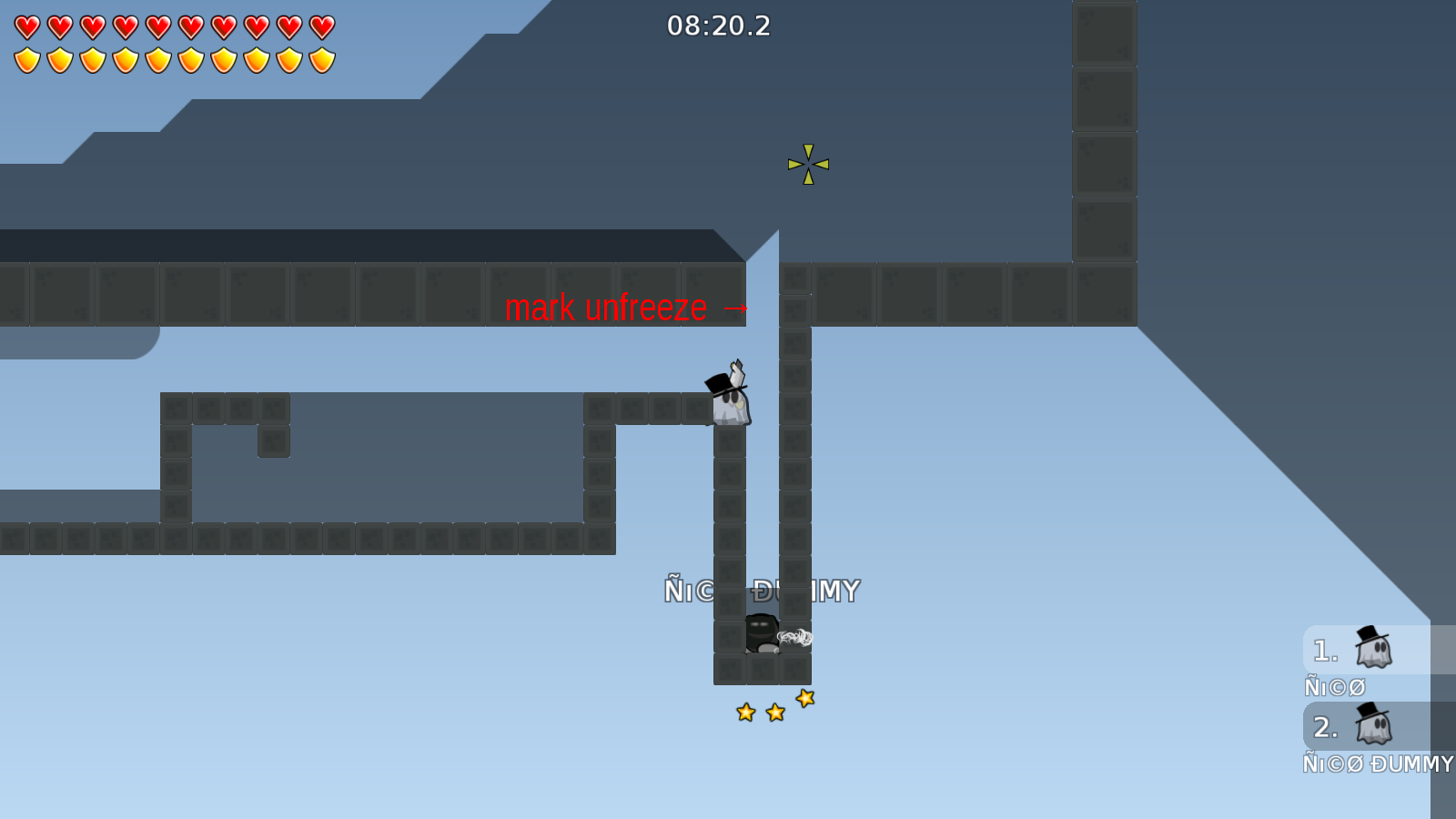
Task: Click the middle star under the pit
Action: 774,712
